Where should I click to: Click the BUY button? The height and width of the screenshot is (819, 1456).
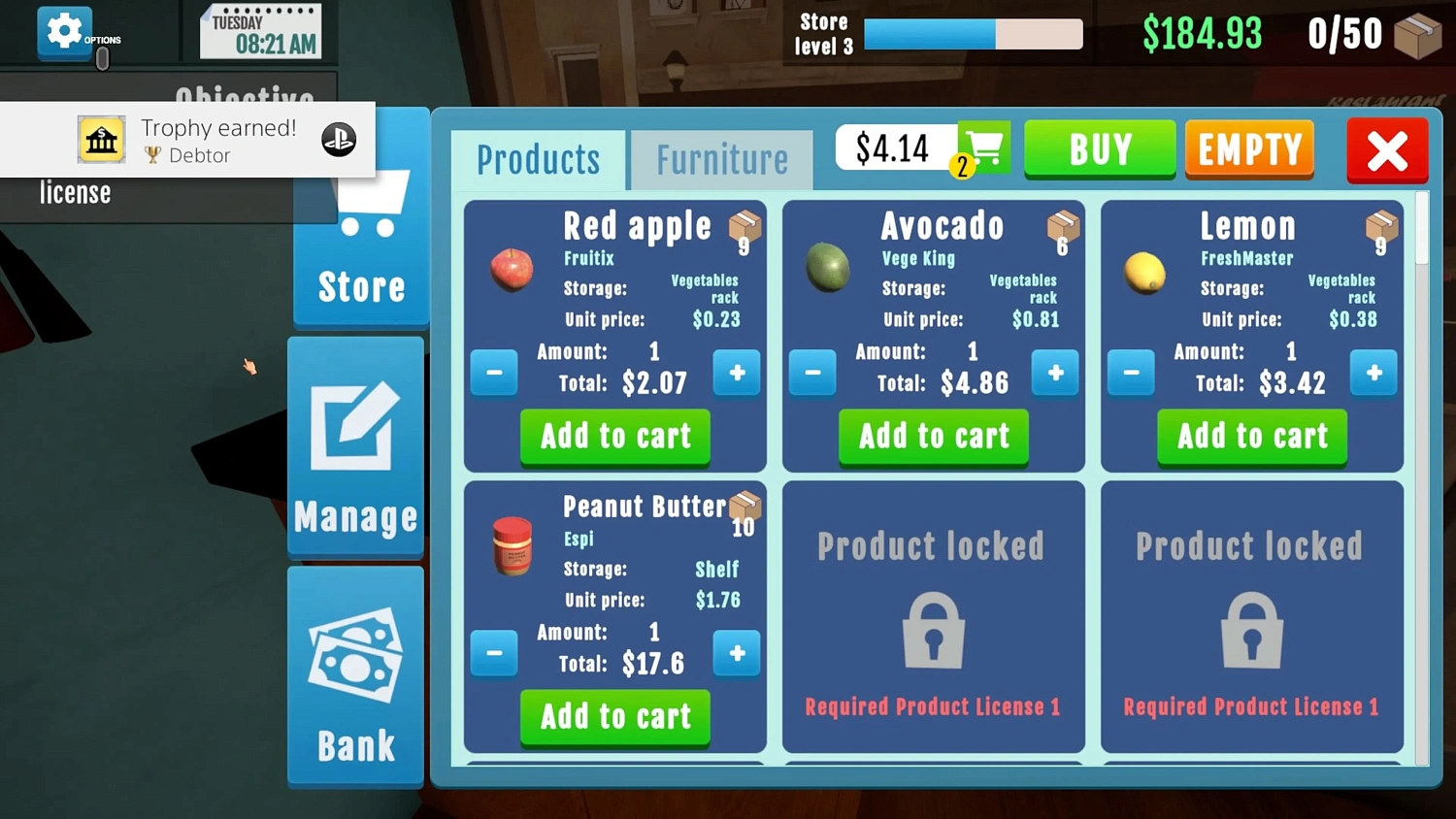click(x=1100, y=149)
